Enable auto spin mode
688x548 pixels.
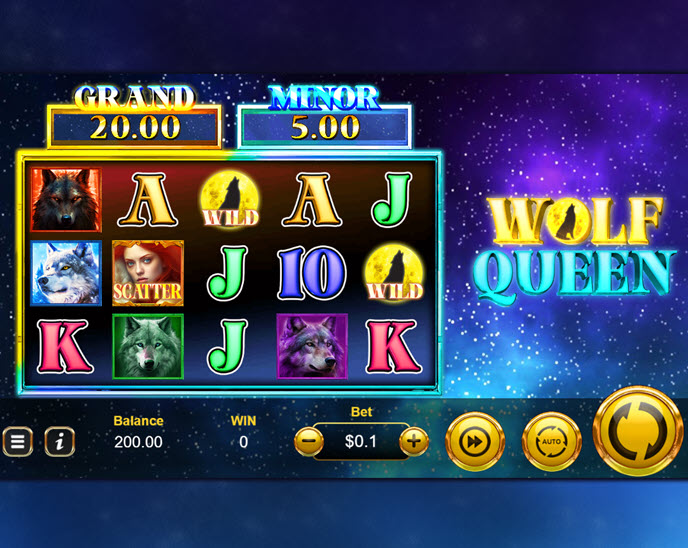coord(551,440)
